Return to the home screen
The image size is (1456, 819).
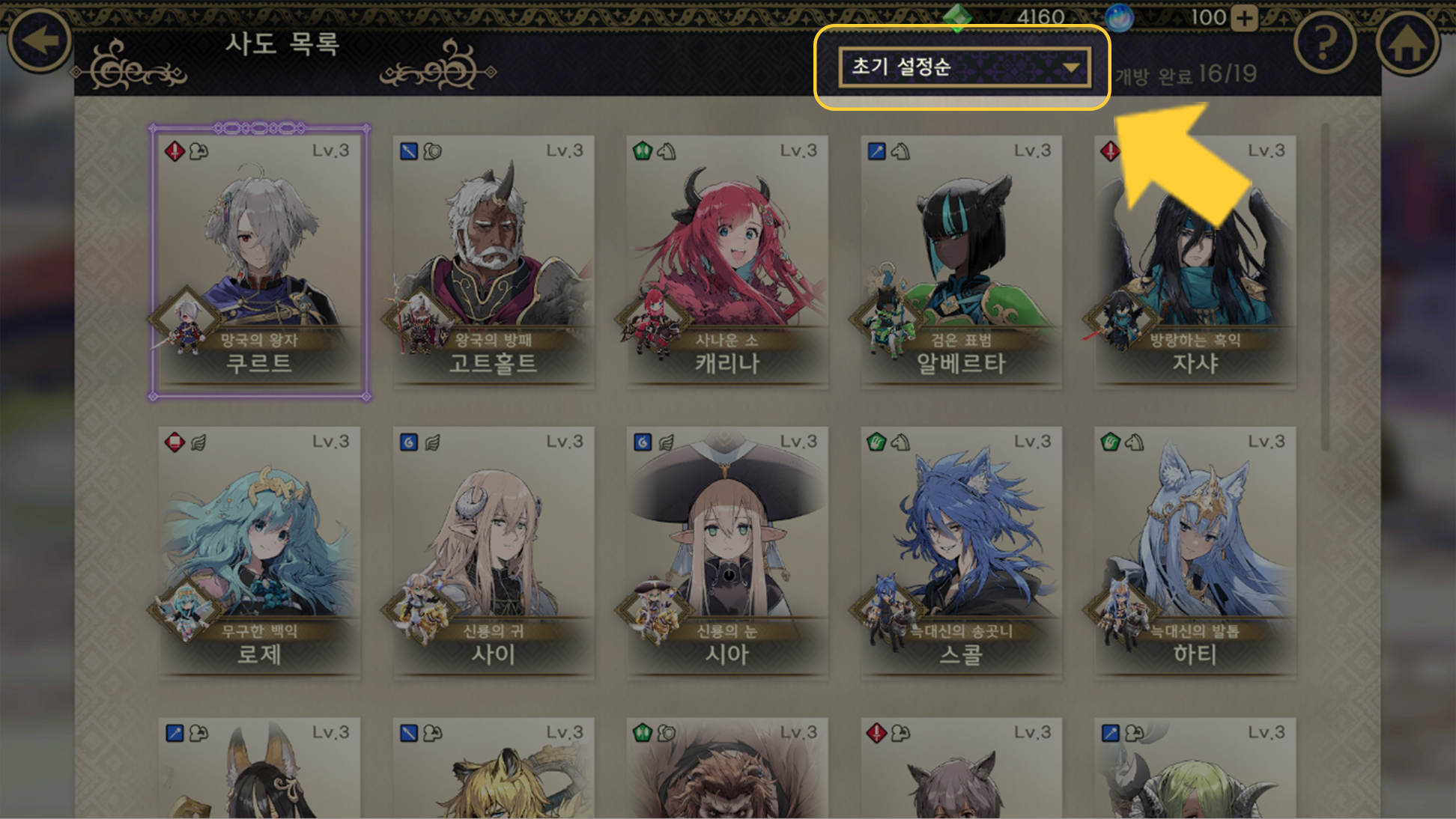click(x=1407, y=44)
